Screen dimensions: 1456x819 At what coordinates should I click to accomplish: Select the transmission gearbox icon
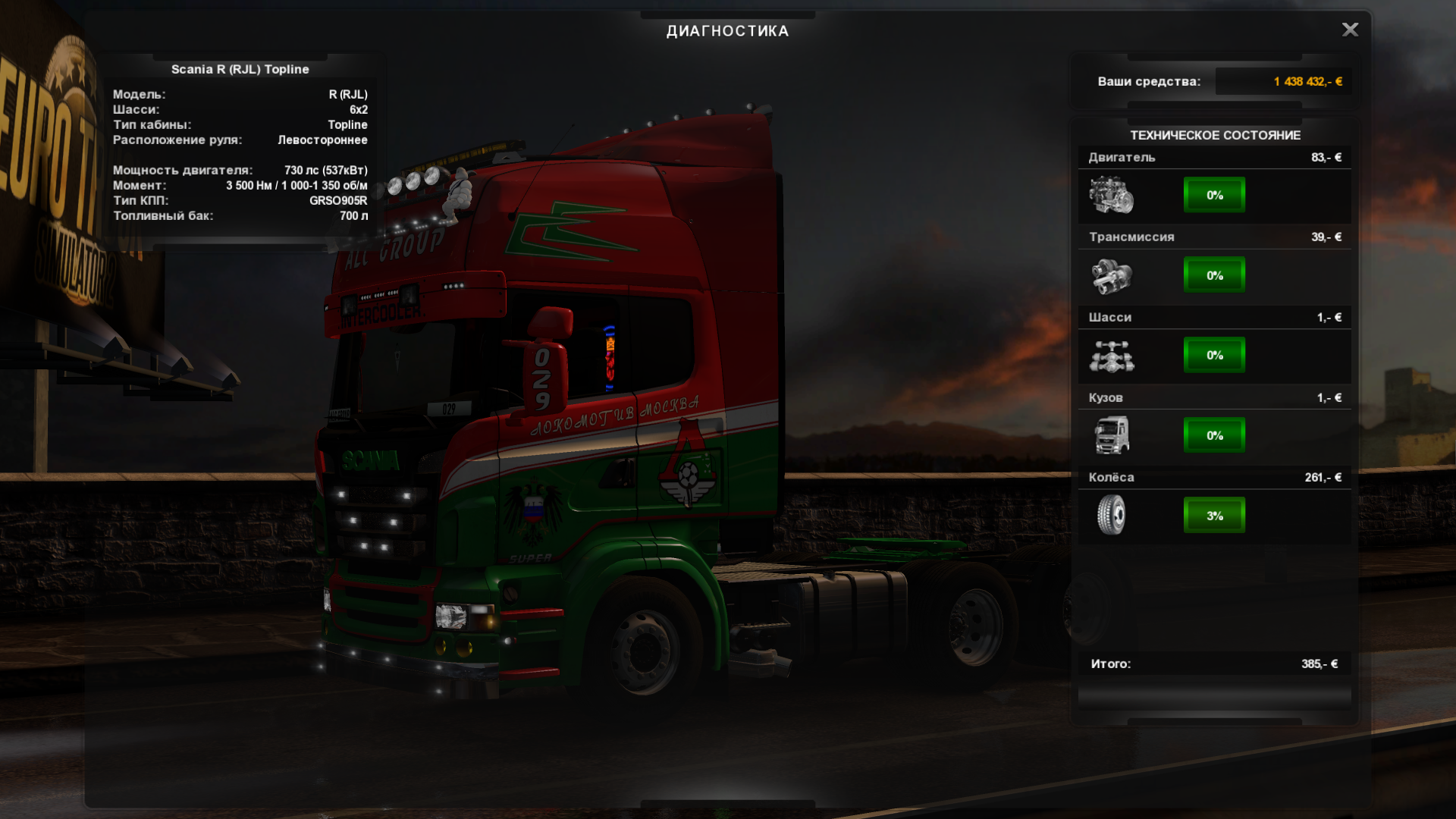click(1112, 275)
